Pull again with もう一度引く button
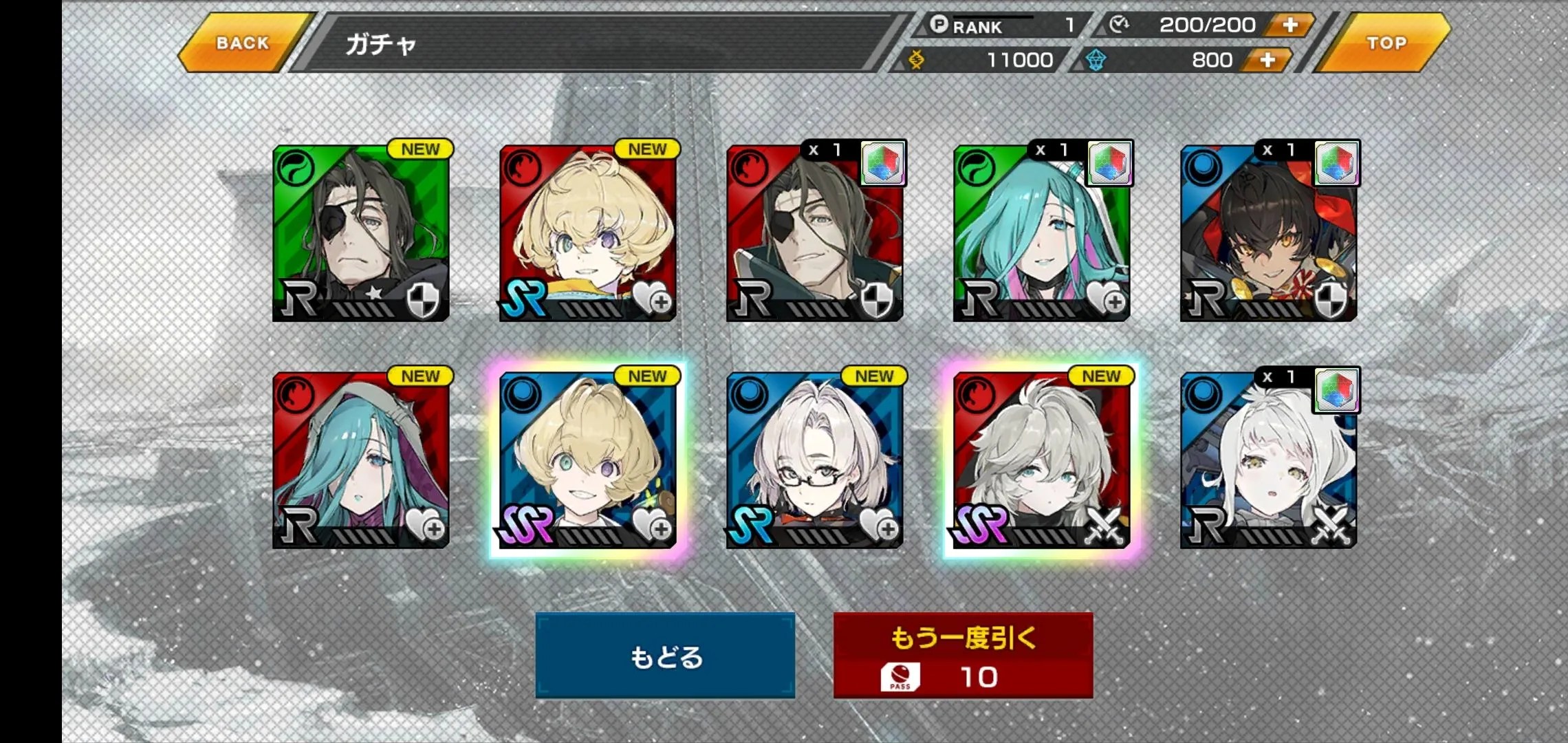The width and height of the screenshot is (1568, 743). coord(963,656)
